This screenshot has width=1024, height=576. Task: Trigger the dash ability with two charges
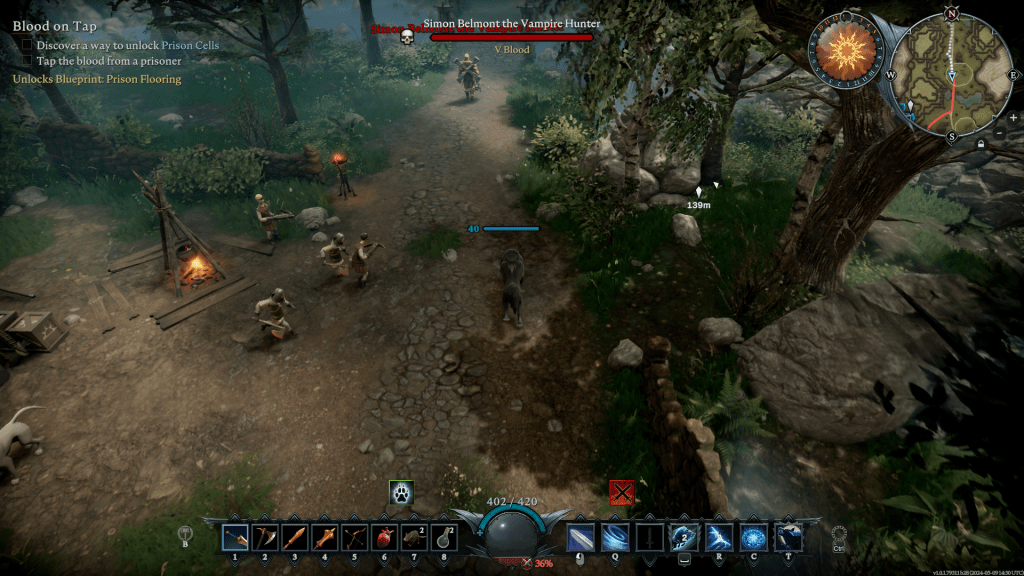coord(685,538)
